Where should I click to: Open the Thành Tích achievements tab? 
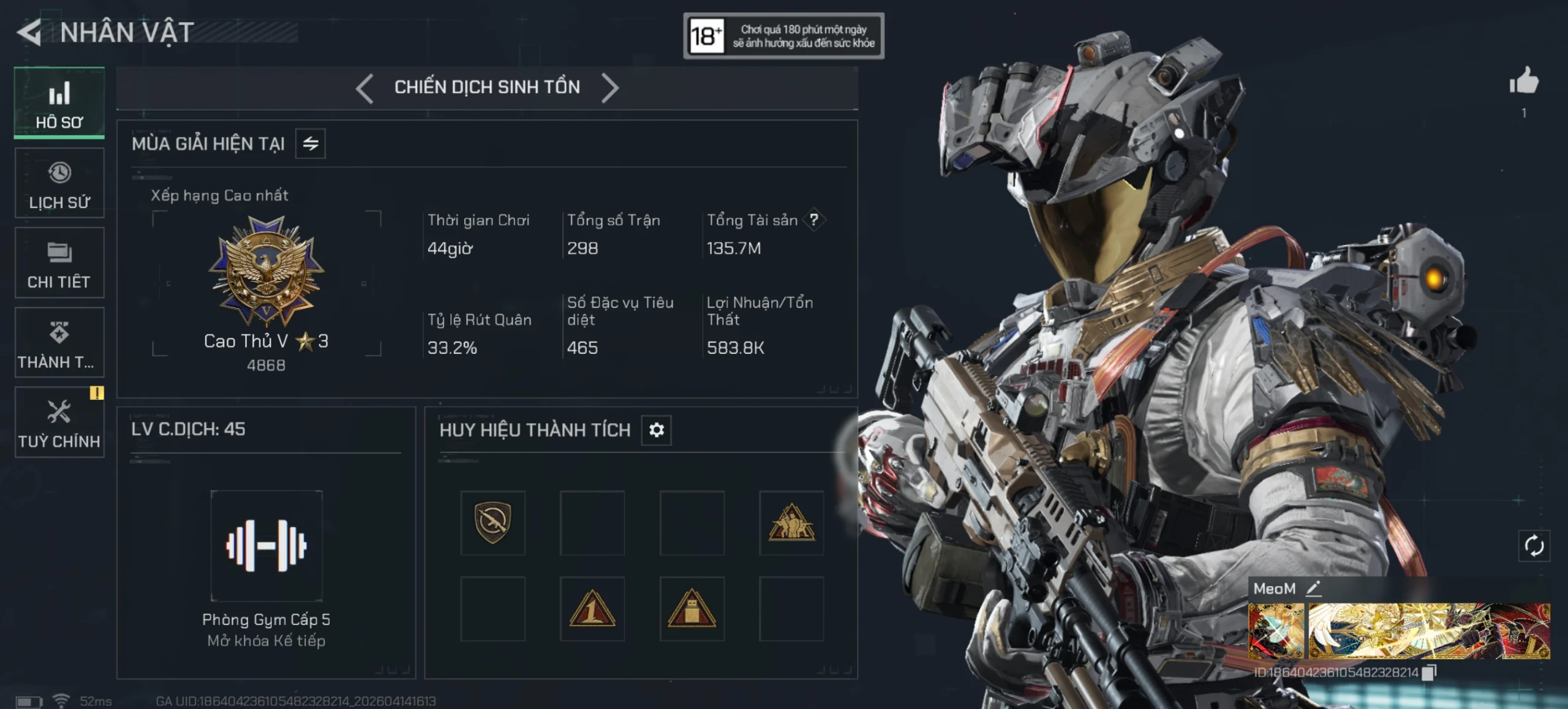[59, 342]
